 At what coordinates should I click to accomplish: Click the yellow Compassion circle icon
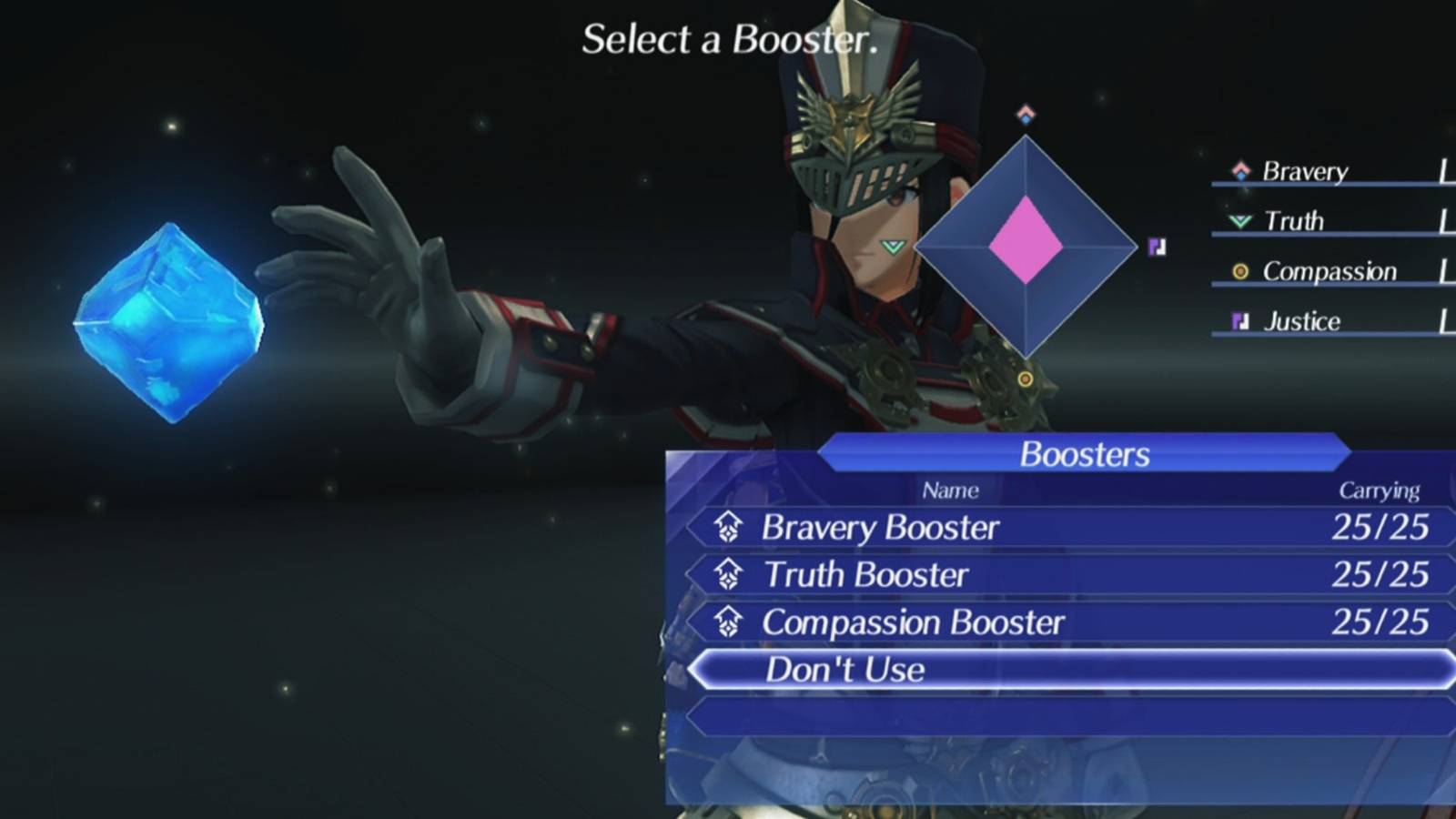tap(1240, 271)
